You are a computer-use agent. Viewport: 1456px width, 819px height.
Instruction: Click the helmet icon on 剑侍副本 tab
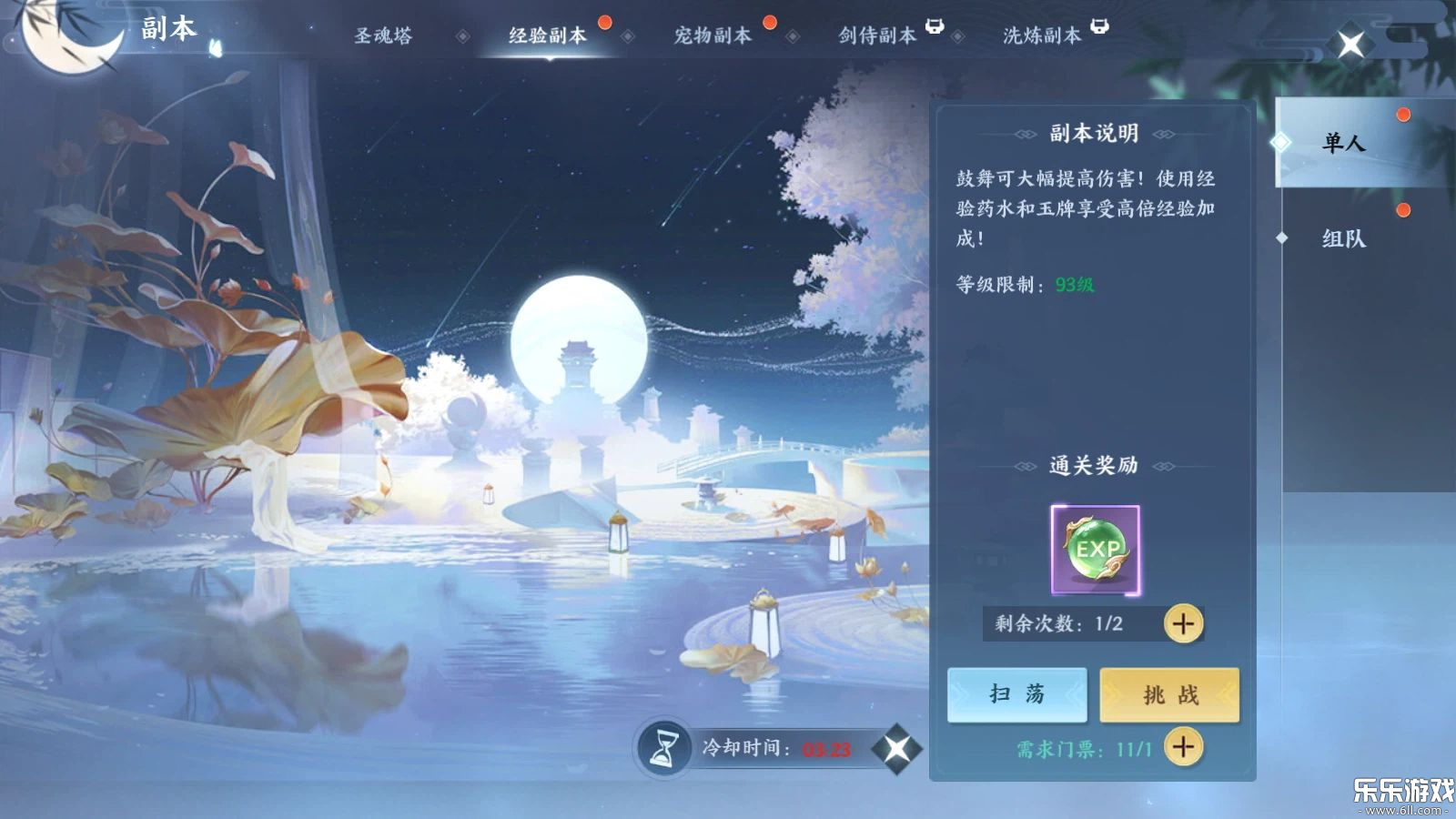(935, 26)
